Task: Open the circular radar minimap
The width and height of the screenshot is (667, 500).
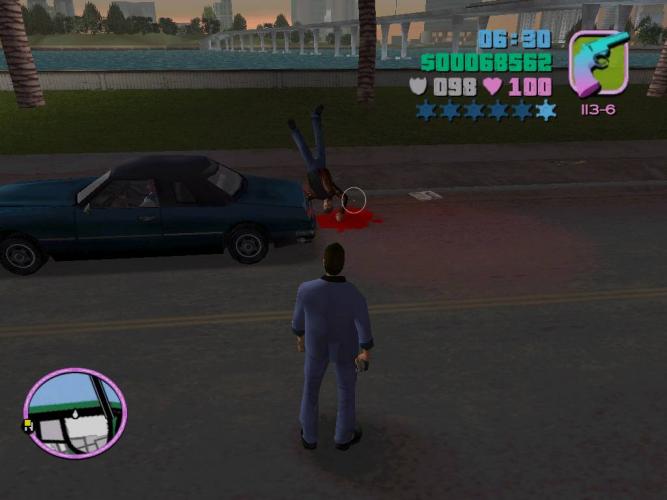Action: [74, 413]
